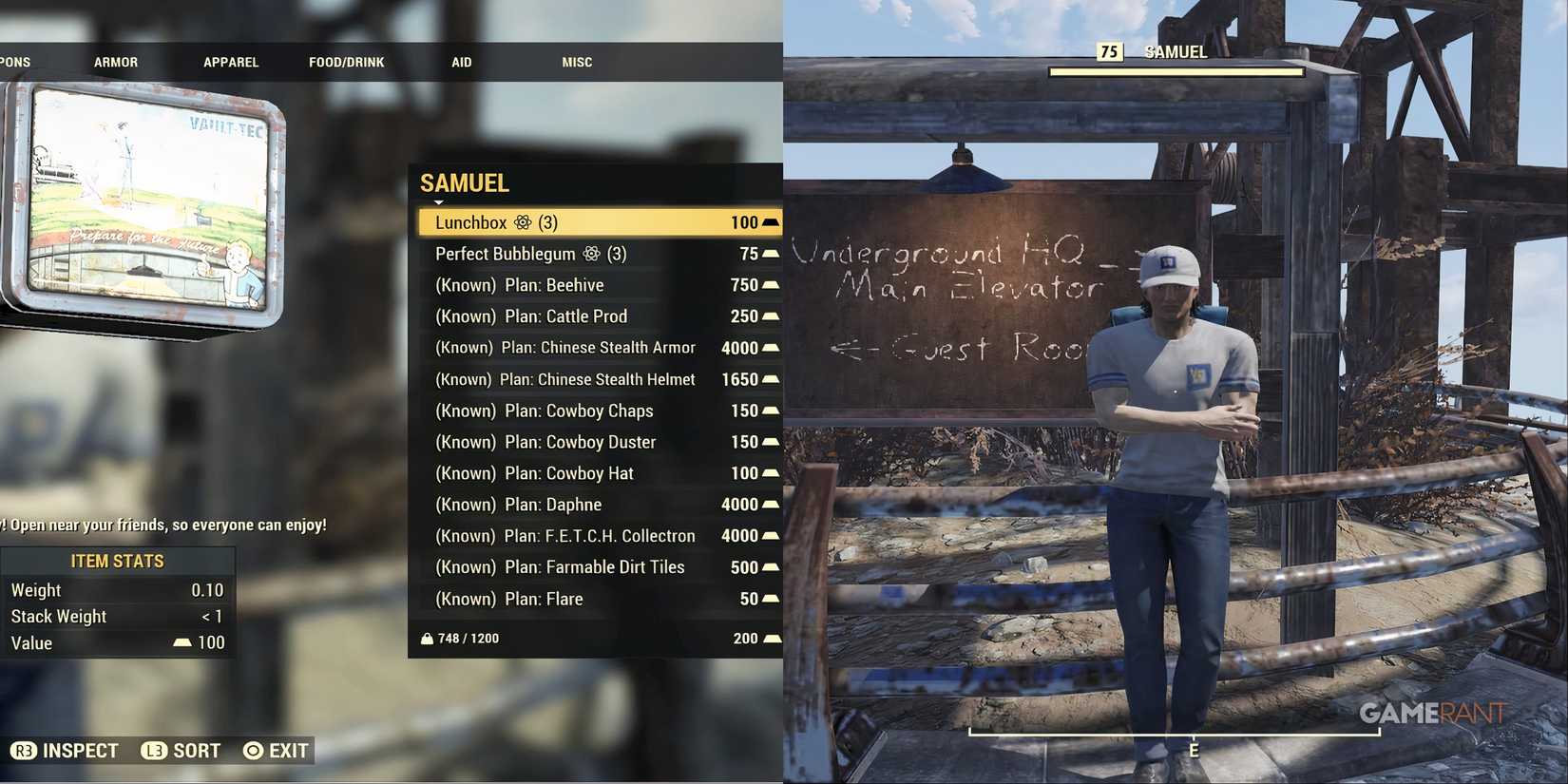Select the AID tab
The image size is (1568, 784).
point(462,62)
